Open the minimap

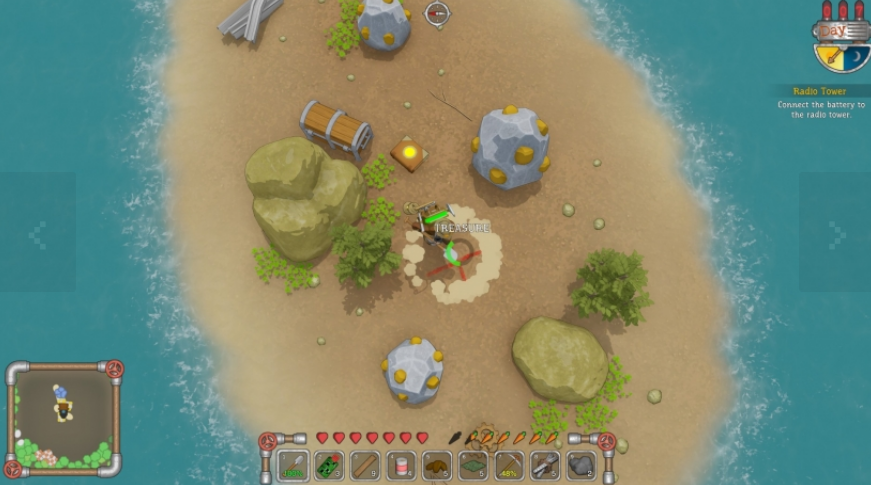(x=63, y=419)
